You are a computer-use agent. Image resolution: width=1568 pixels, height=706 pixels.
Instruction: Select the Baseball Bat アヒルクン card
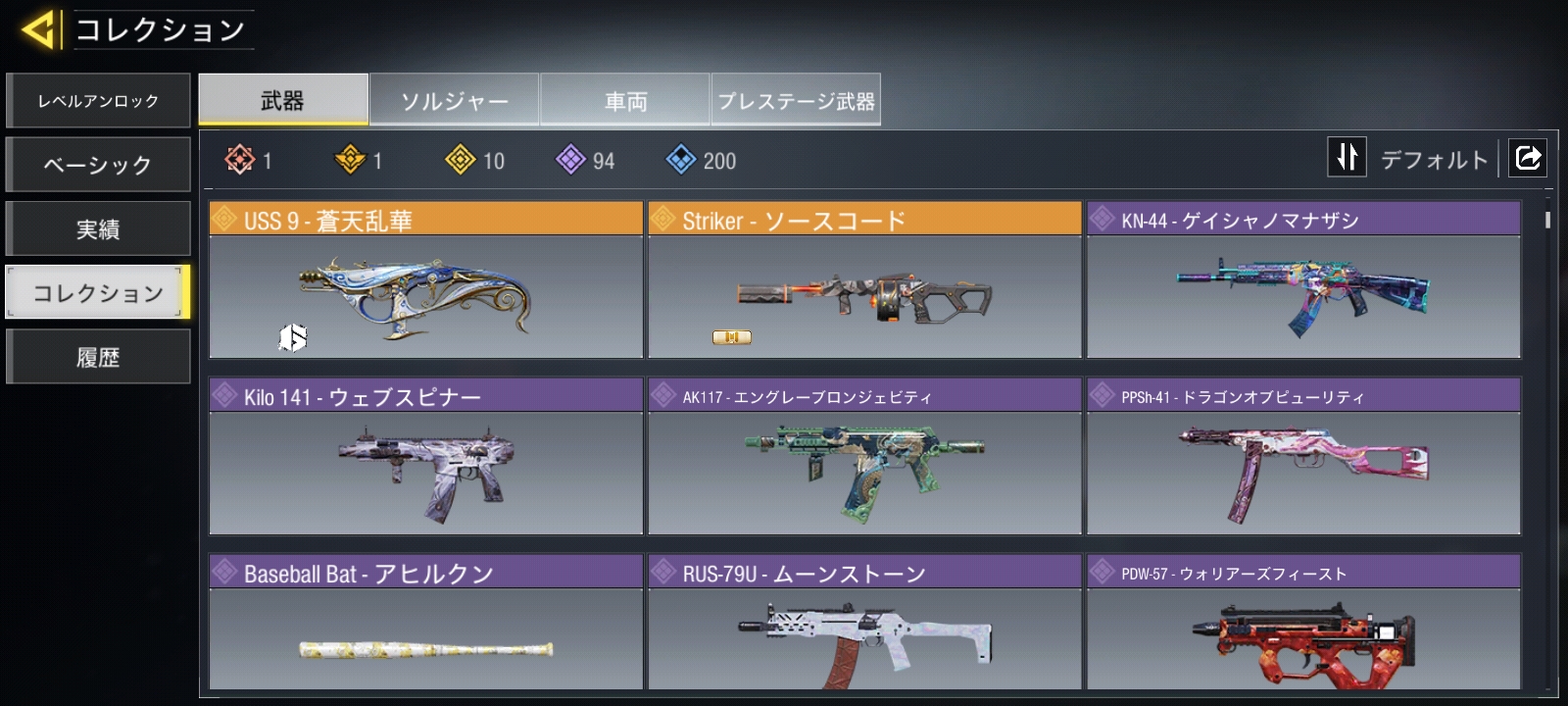(x=425, y=624)
